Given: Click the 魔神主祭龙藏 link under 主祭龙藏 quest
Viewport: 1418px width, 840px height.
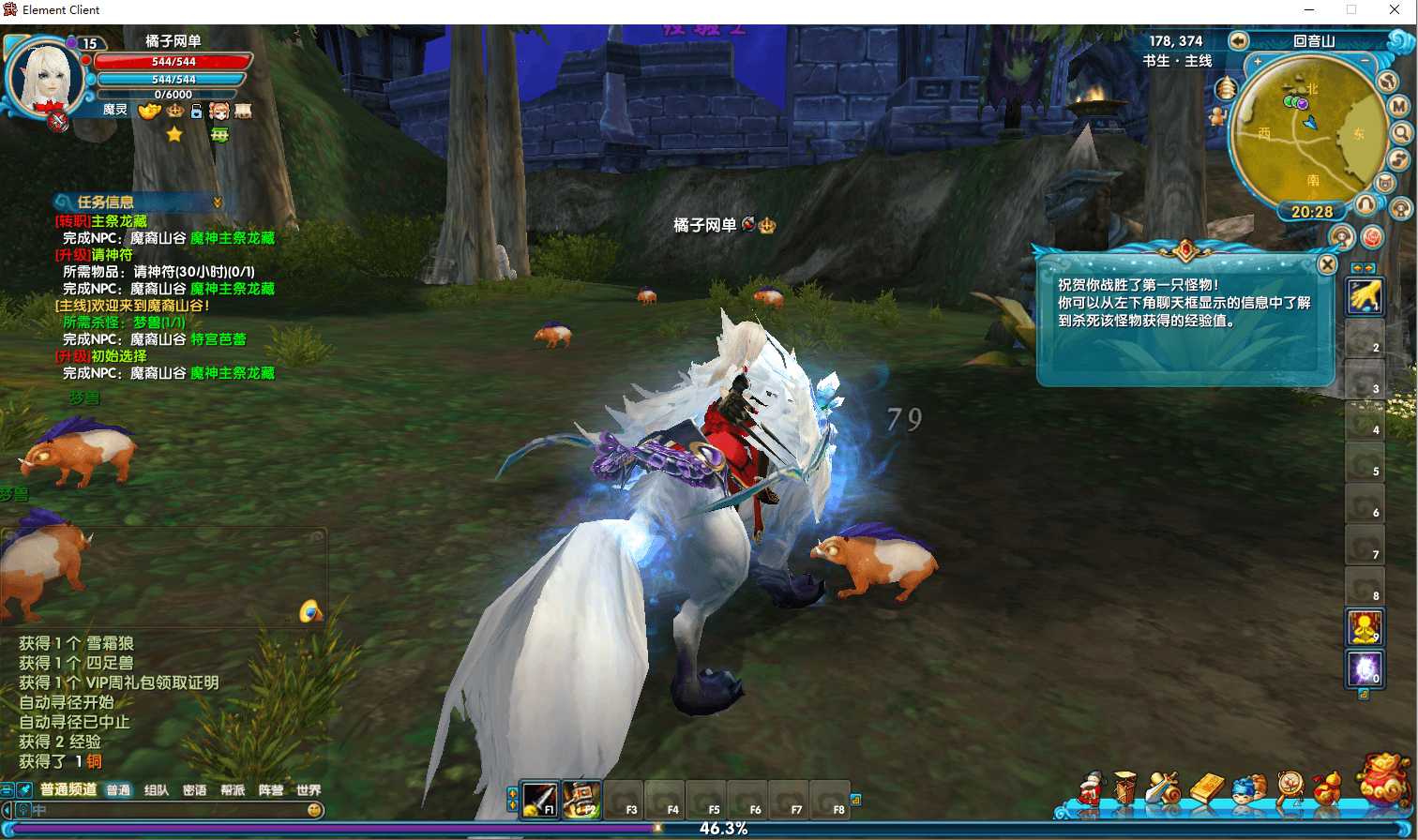Looking at the screenshot, I should point(233,238).
